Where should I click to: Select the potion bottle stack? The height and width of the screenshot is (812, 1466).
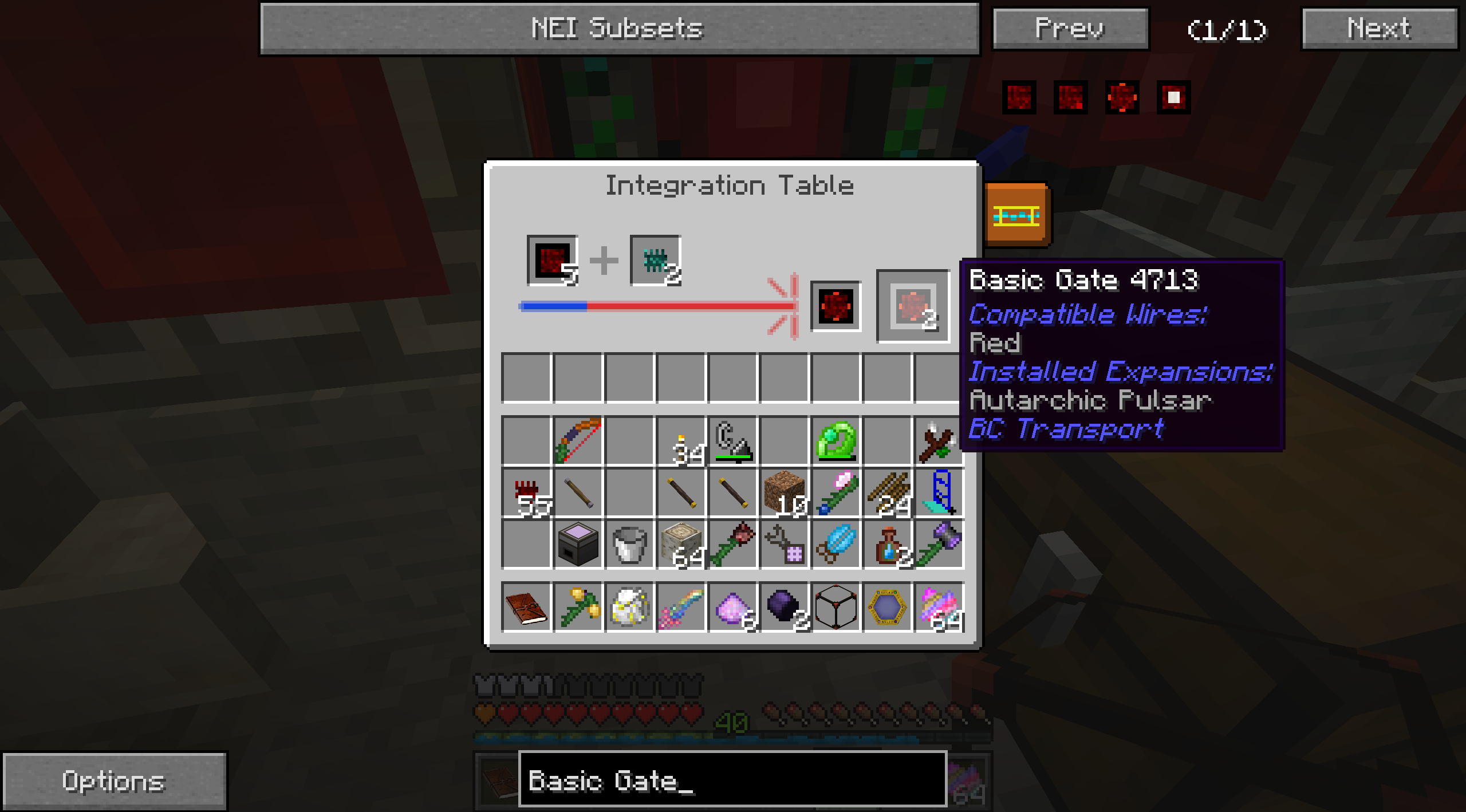pyautogui.click(x=888, y=544)
